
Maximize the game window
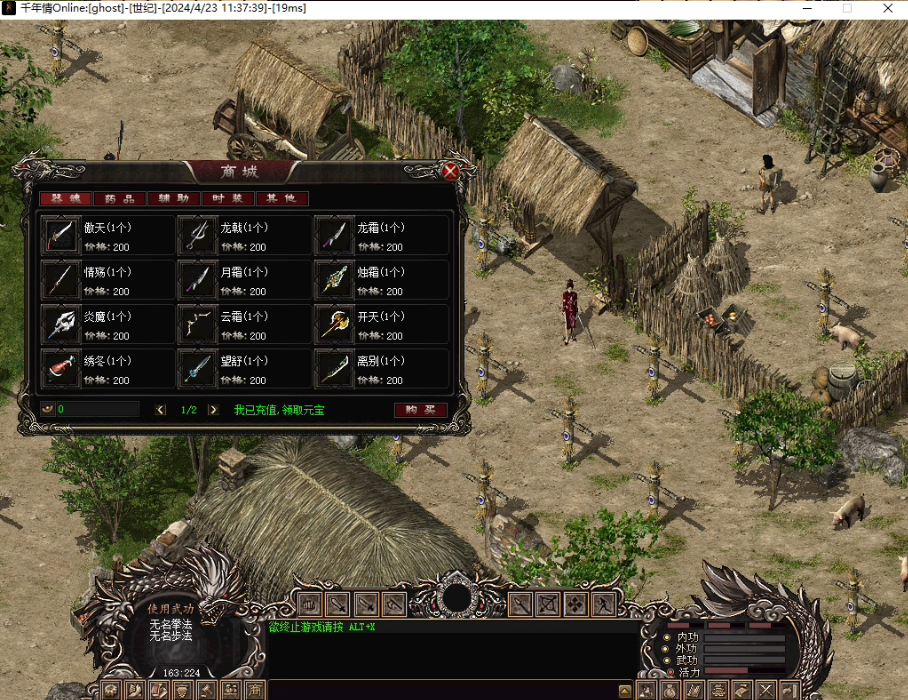click(x=847, y=8)
